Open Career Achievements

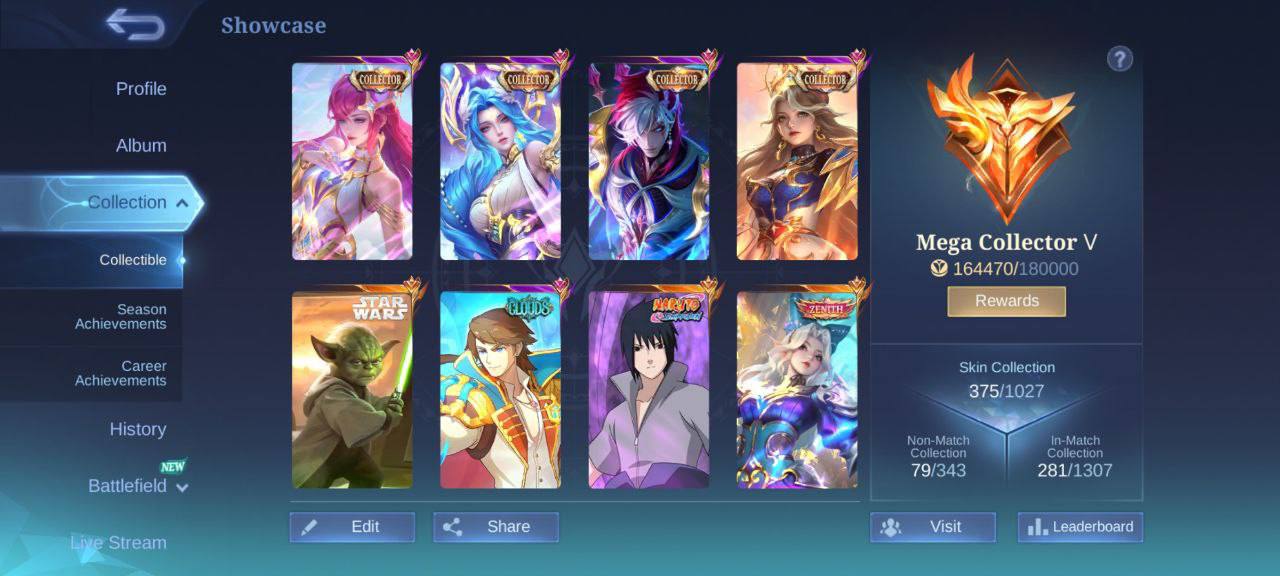click(x=121, y=373)
